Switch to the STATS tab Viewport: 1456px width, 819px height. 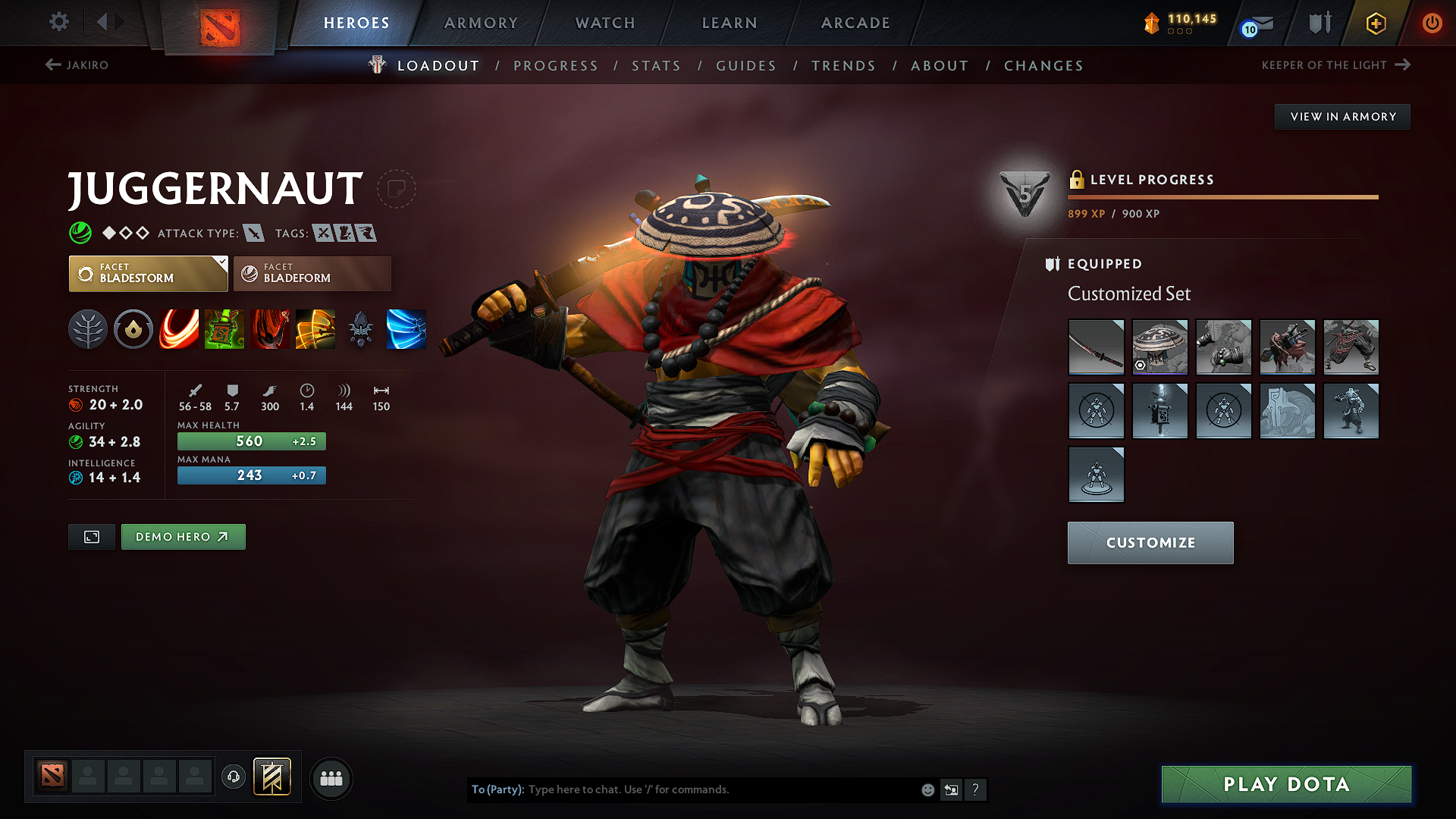click(x=657, y=66)
